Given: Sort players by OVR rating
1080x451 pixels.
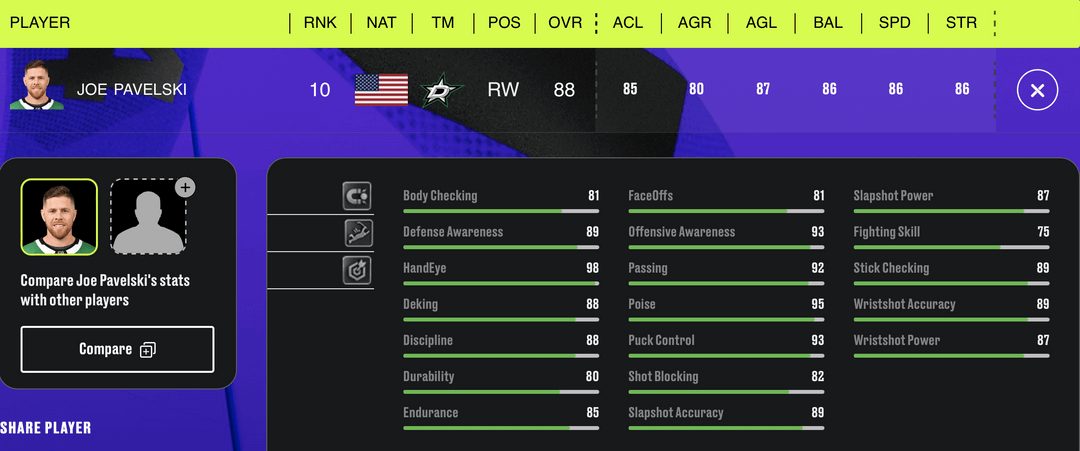Looking at the screenshot, I should (565, 22).
